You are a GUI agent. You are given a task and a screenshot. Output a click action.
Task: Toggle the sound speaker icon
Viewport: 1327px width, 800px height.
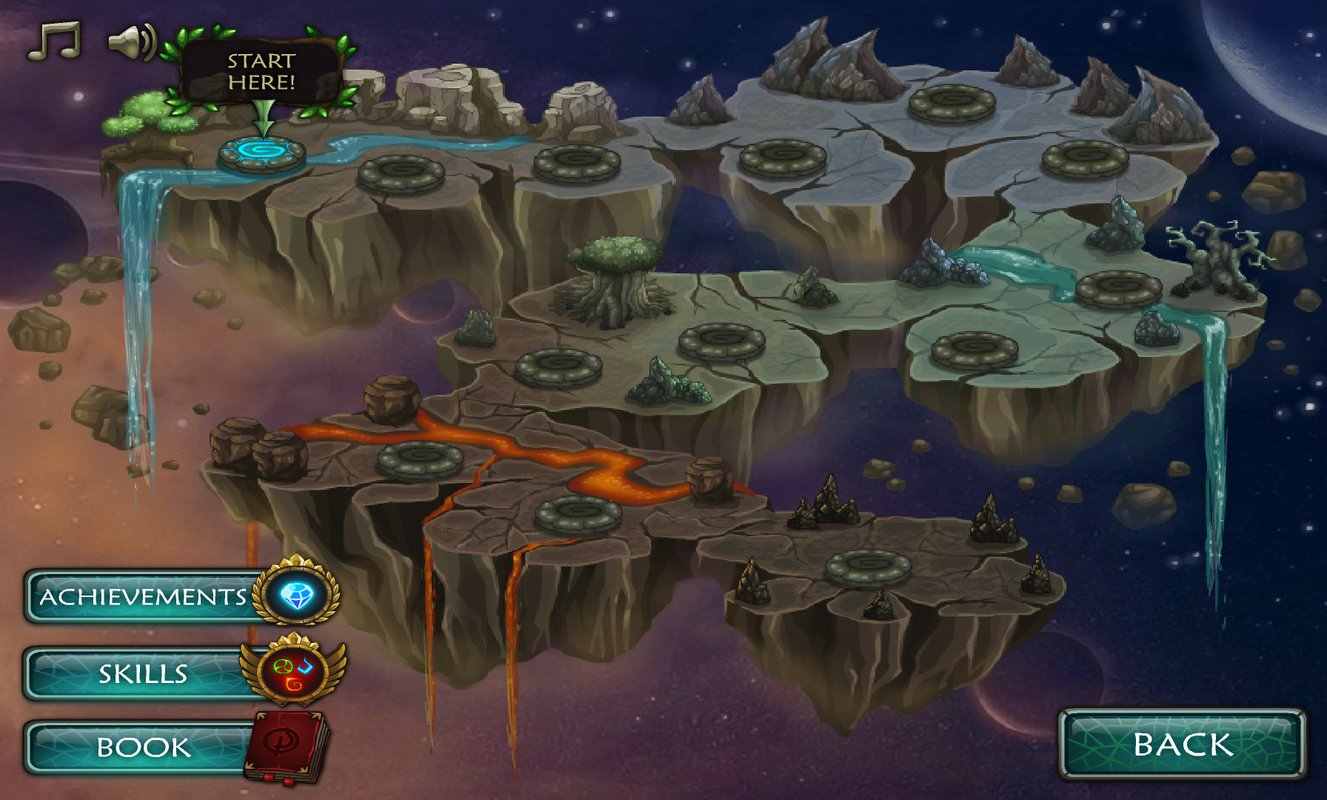click(x=131, y=42)
